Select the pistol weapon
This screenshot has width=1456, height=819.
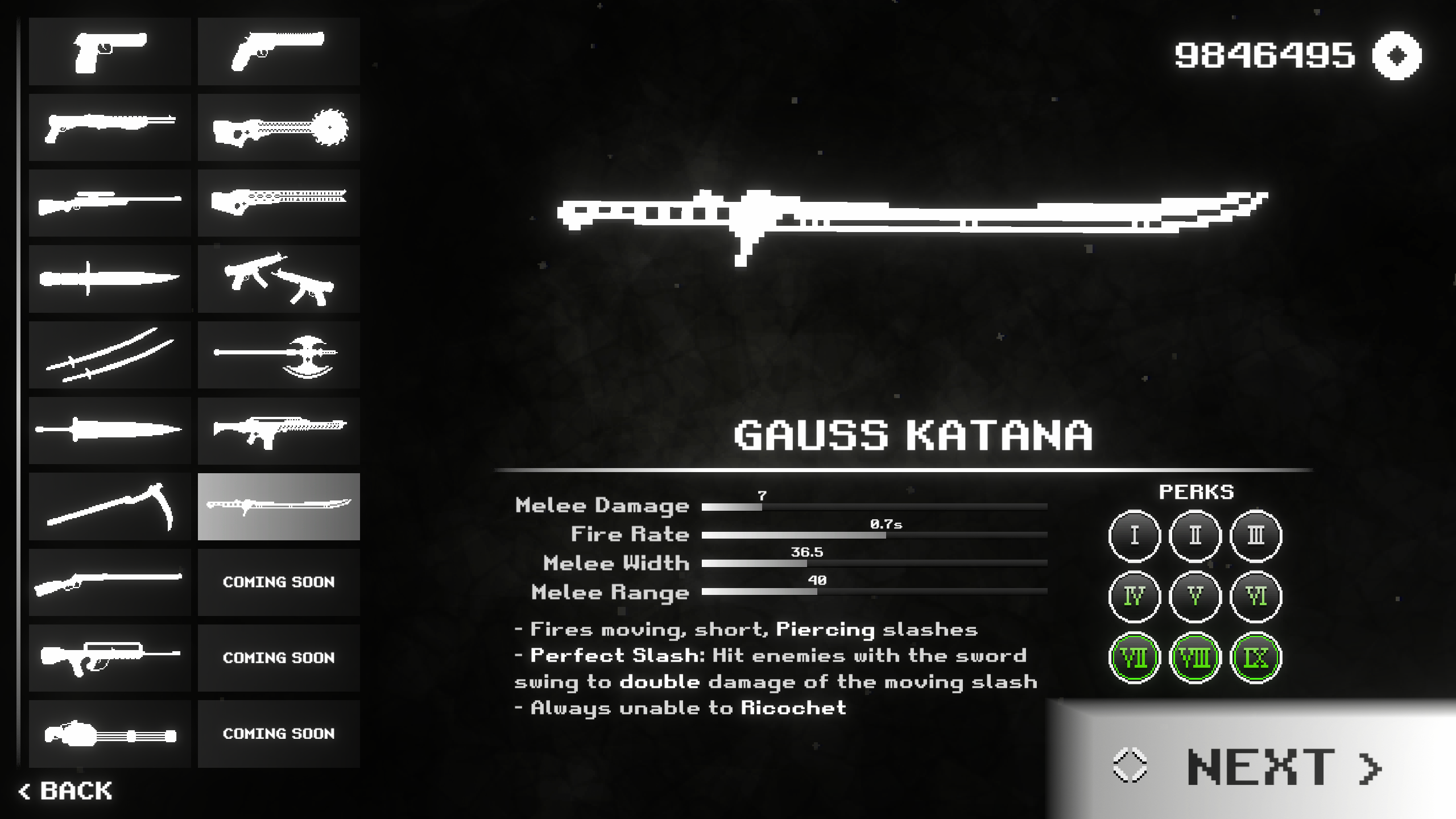(109, 51)
